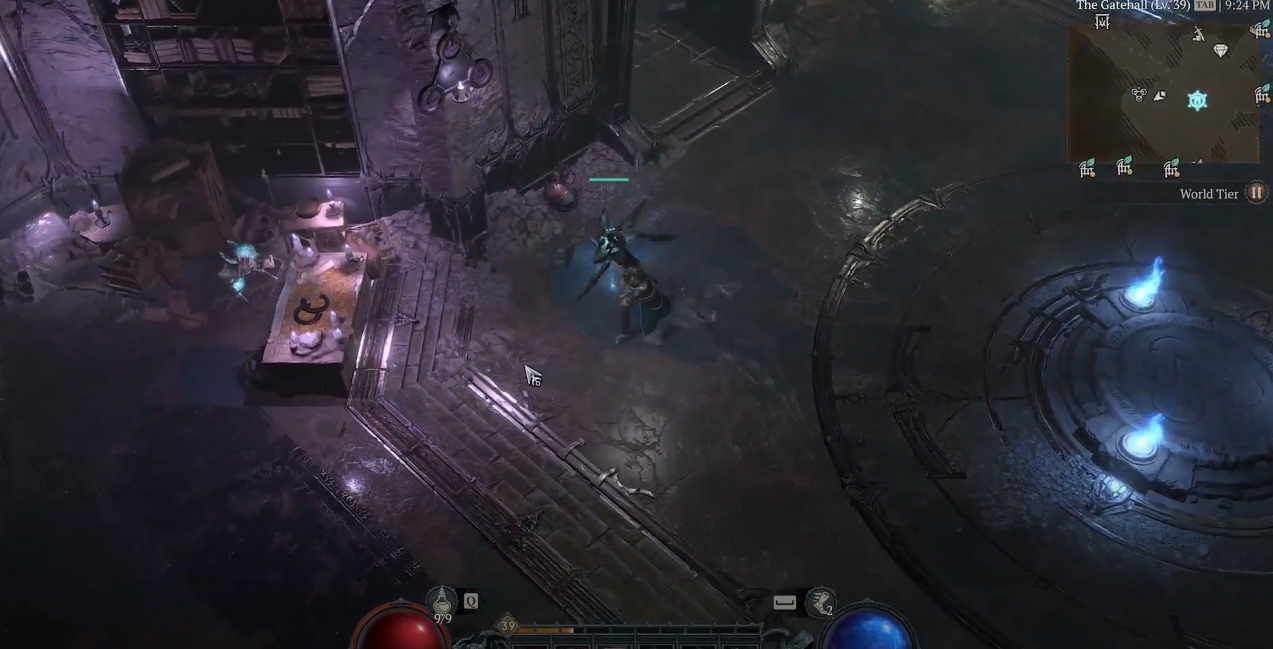1273x649 pixels.
Task: Select the blacksmith anvil marker on minimap
Action: click(x=1198, y=35)
